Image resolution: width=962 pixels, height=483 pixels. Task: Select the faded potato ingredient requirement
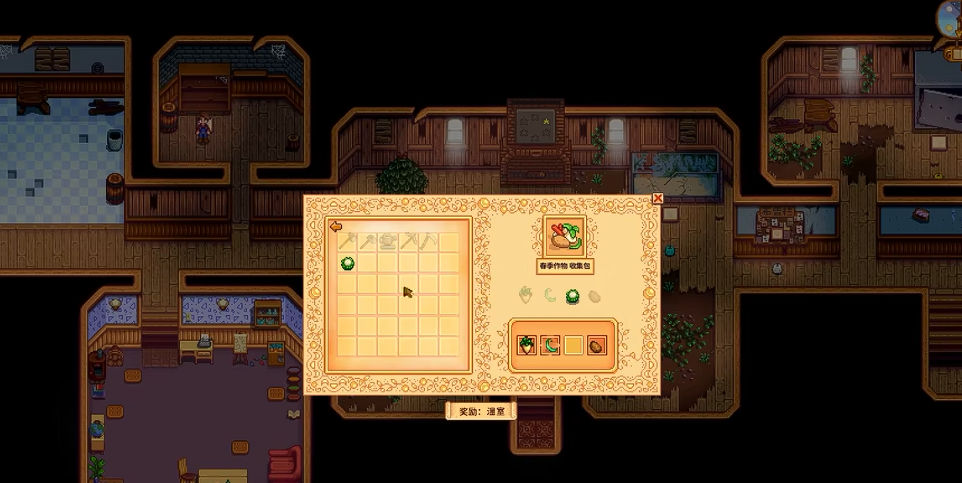click(x=597, y=295)
